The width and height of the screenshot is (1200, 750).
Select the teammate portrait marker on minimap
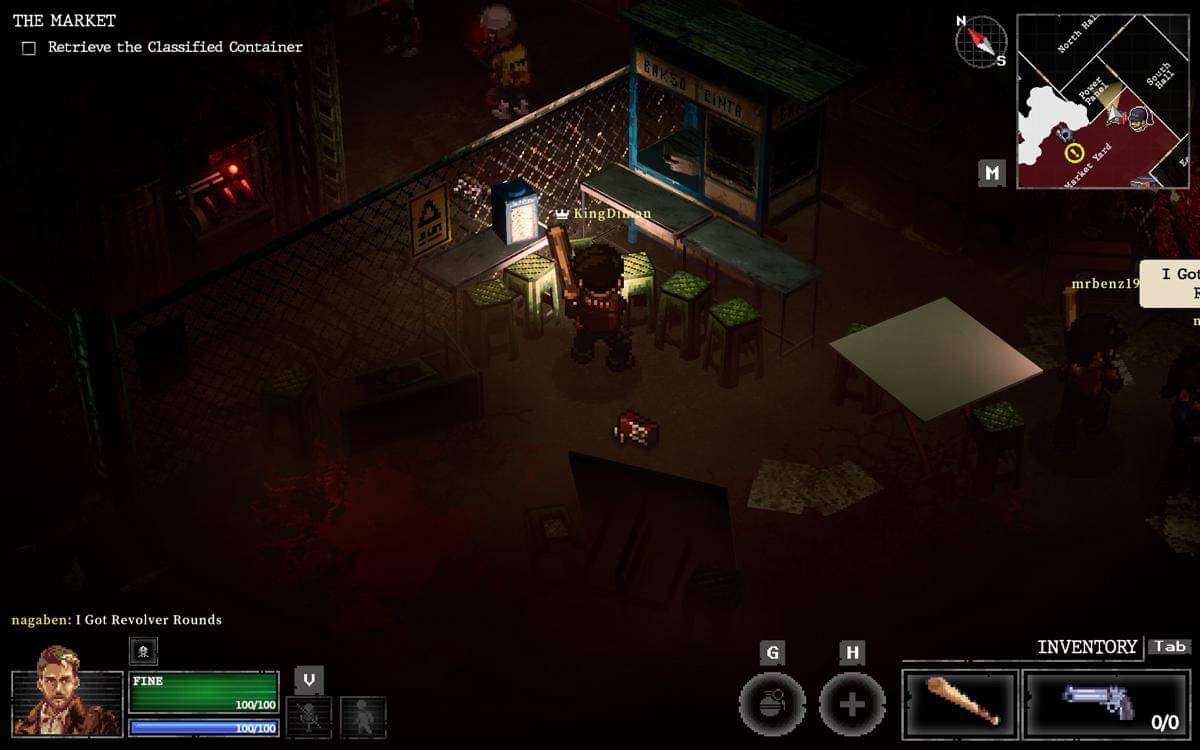point(1140,117)
